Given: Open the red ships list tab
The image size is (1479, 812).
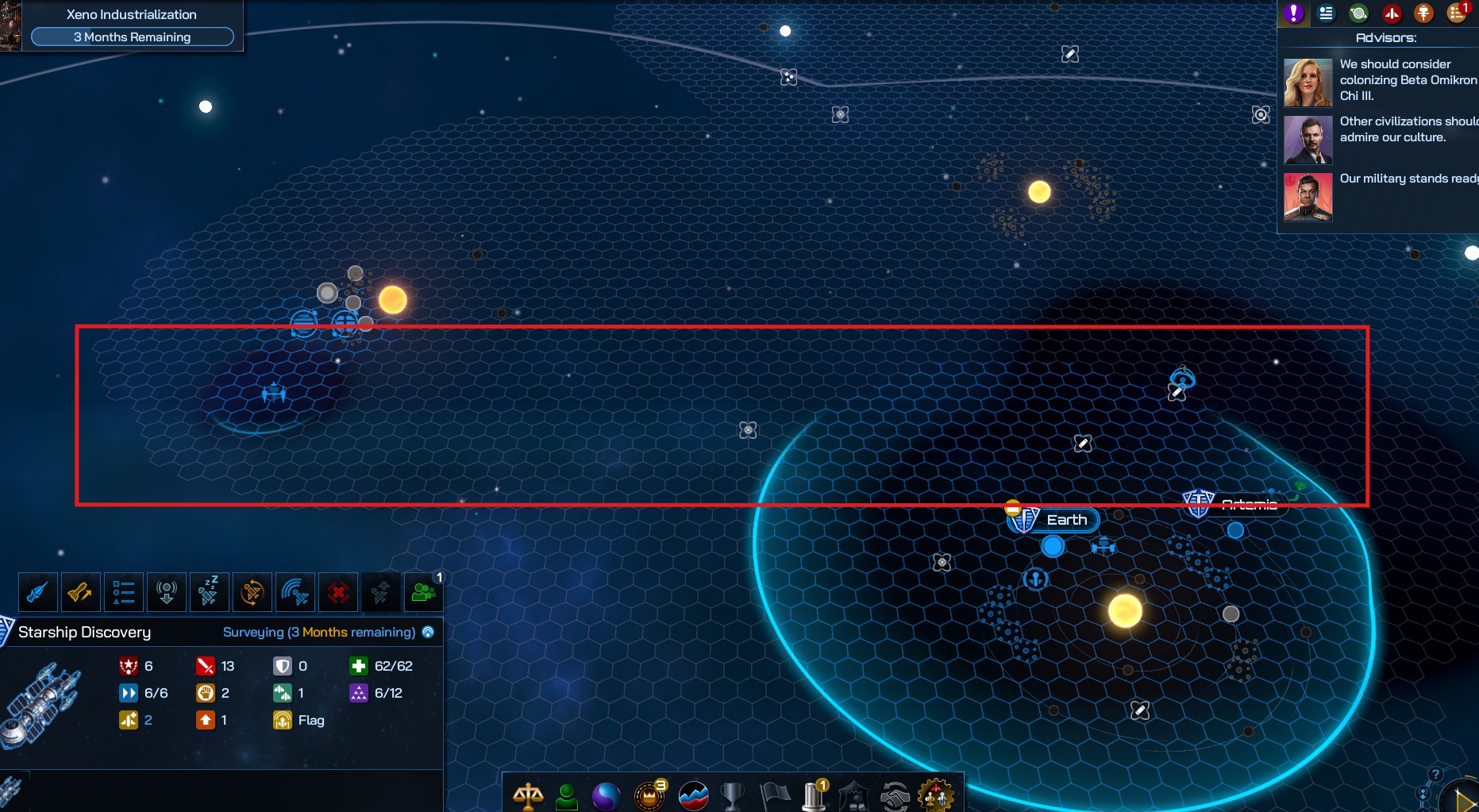Looking at the screenshot, I should click(1392, 13).
